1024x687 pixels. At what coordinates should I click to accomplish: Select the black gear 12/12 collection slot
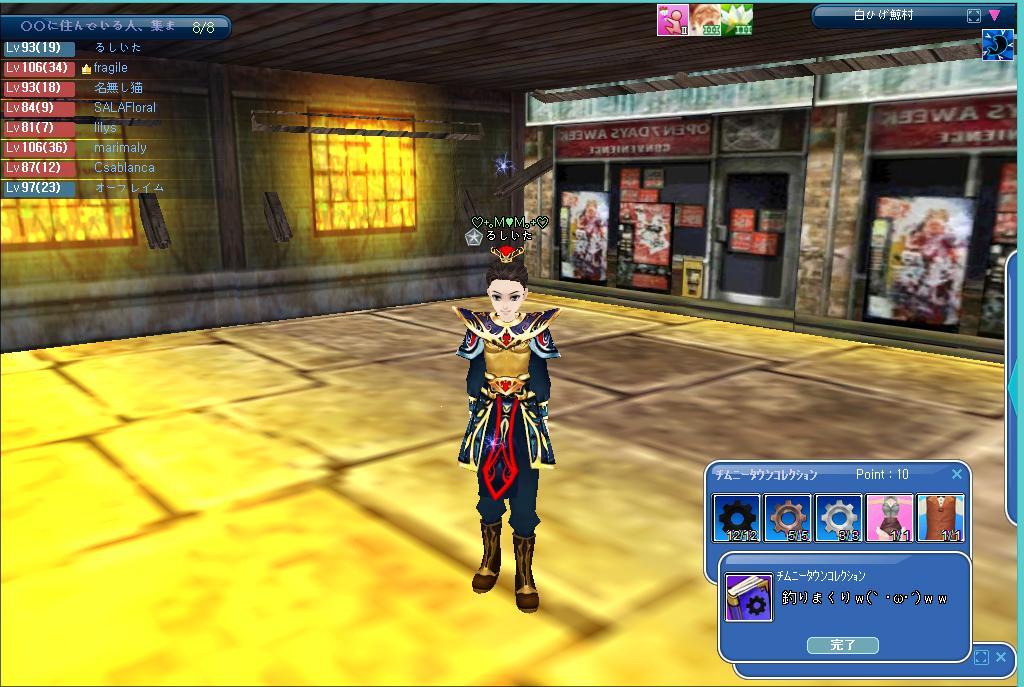tap(736, 518)
